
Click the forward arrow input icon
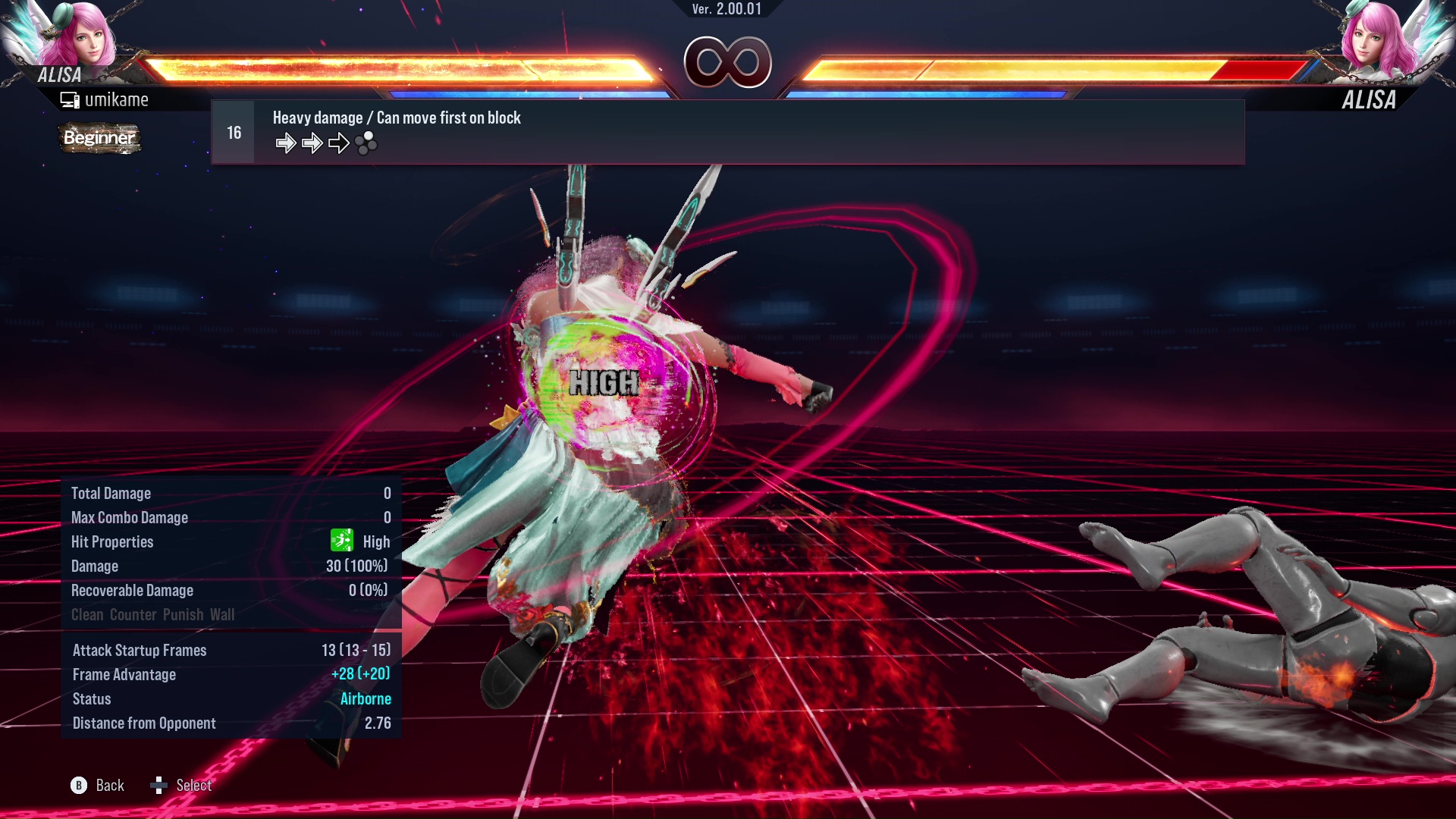(x=287, y=143)
